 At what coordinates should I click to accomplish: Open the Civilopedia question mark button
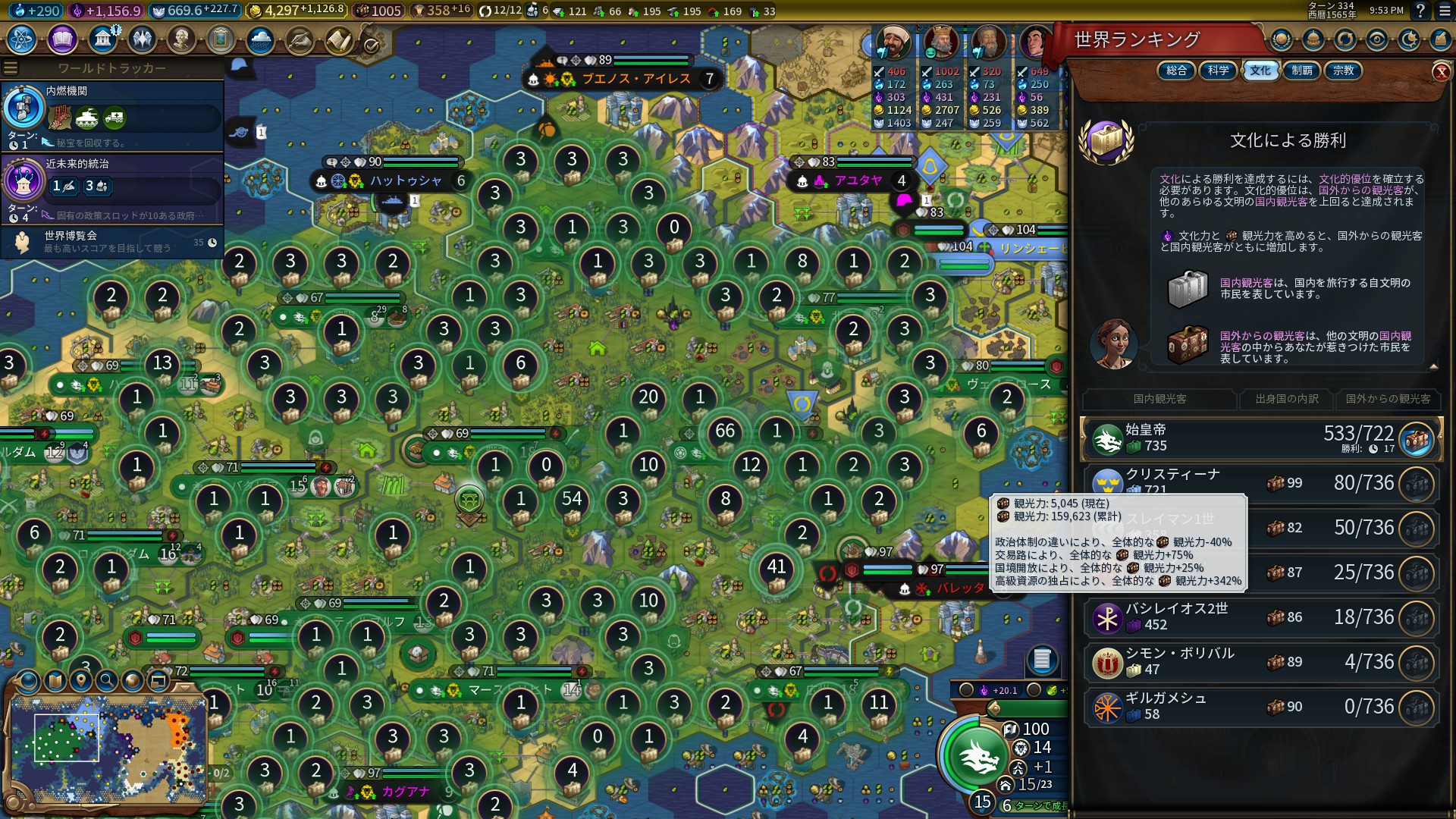pos(1420,11)
